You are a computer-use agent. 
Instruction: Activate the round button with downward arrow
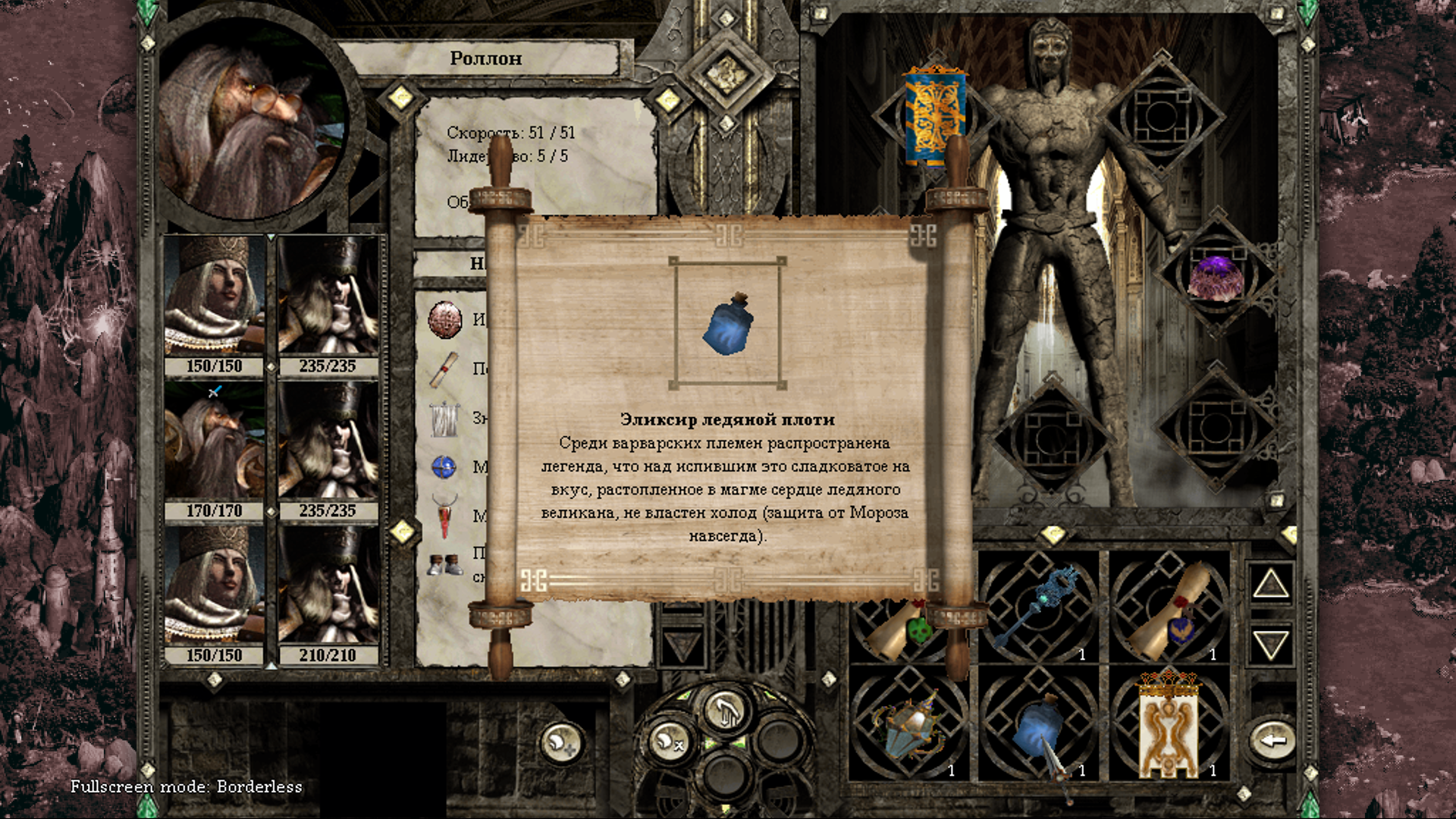click(725, 711)
